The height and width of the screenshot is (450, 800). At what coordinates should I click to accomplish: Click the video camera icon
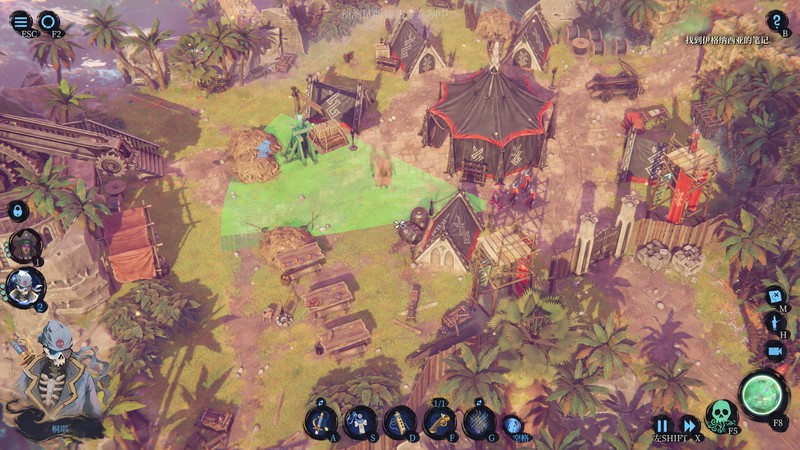click(x=775, y=350)
